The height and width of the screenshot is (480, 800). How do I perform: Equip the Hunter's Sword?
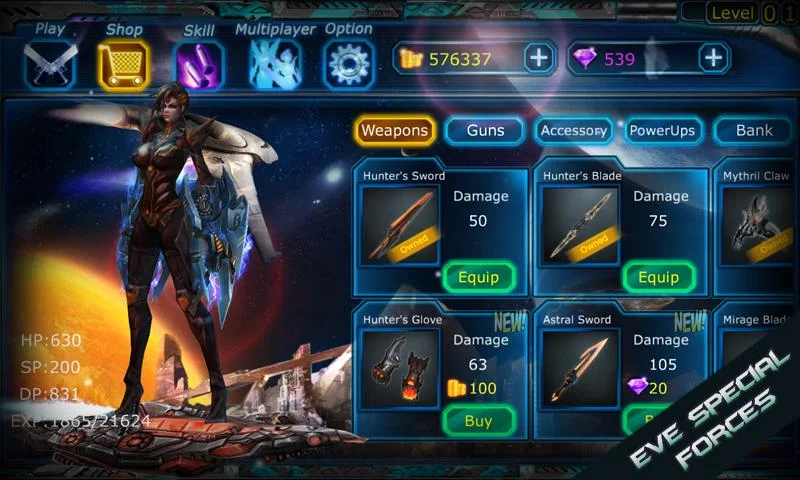pyautogui.click(x=478, y=277)
